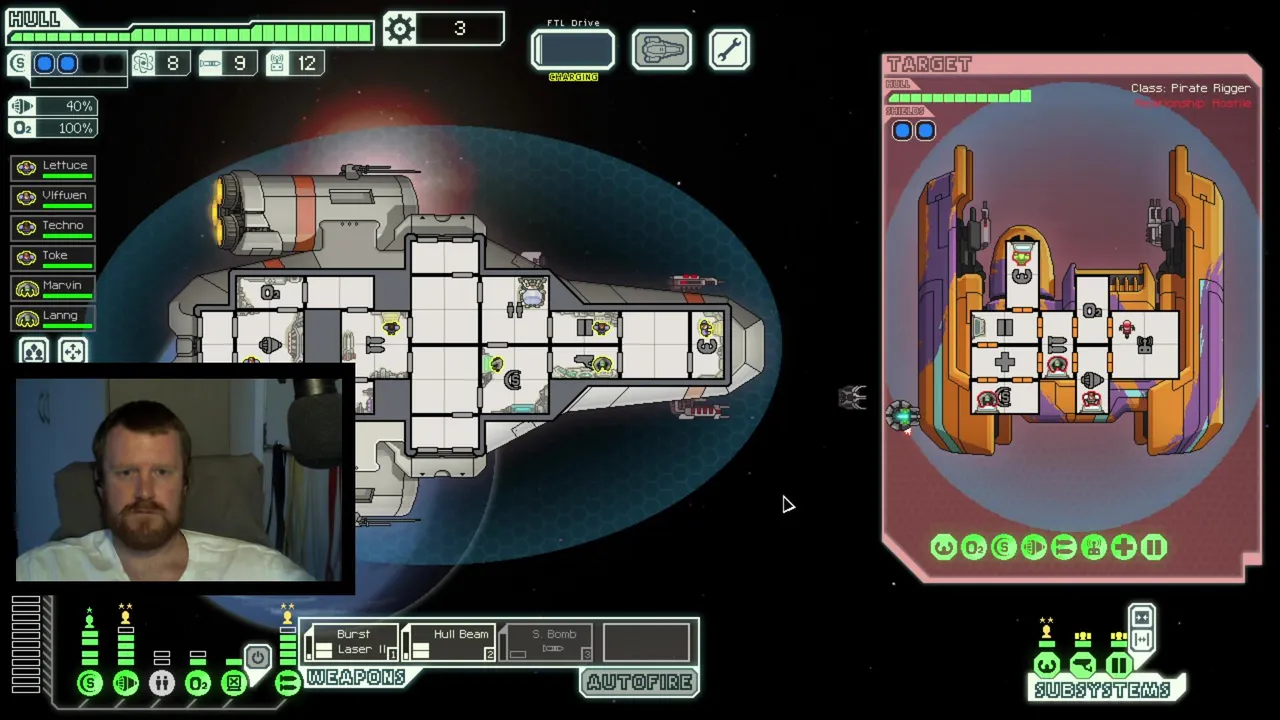Open the ship overview screen
The width and height of the screenshot is (1280, 720).
661,50
